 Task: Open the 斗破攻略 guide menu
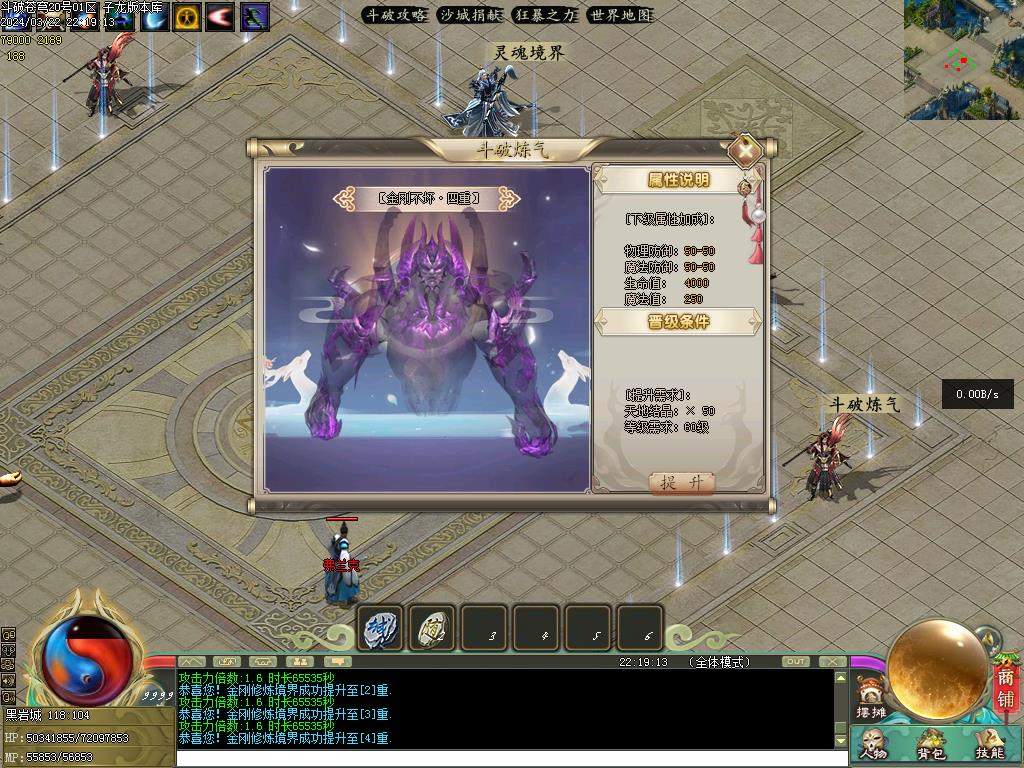396,15
